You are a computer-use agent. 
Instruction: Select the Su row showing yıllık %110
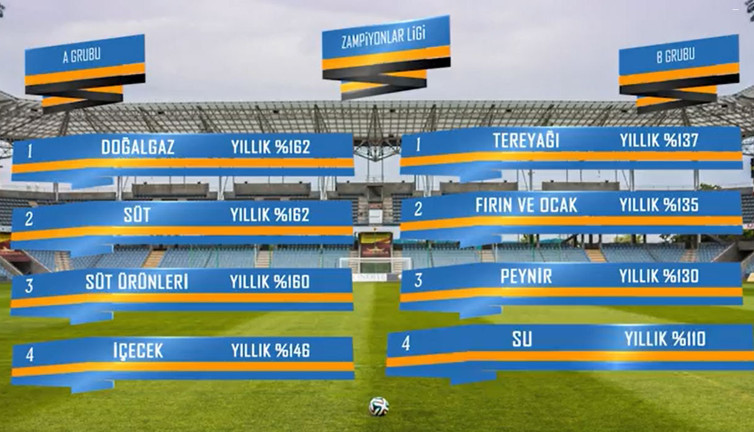[x=571, y=341]
